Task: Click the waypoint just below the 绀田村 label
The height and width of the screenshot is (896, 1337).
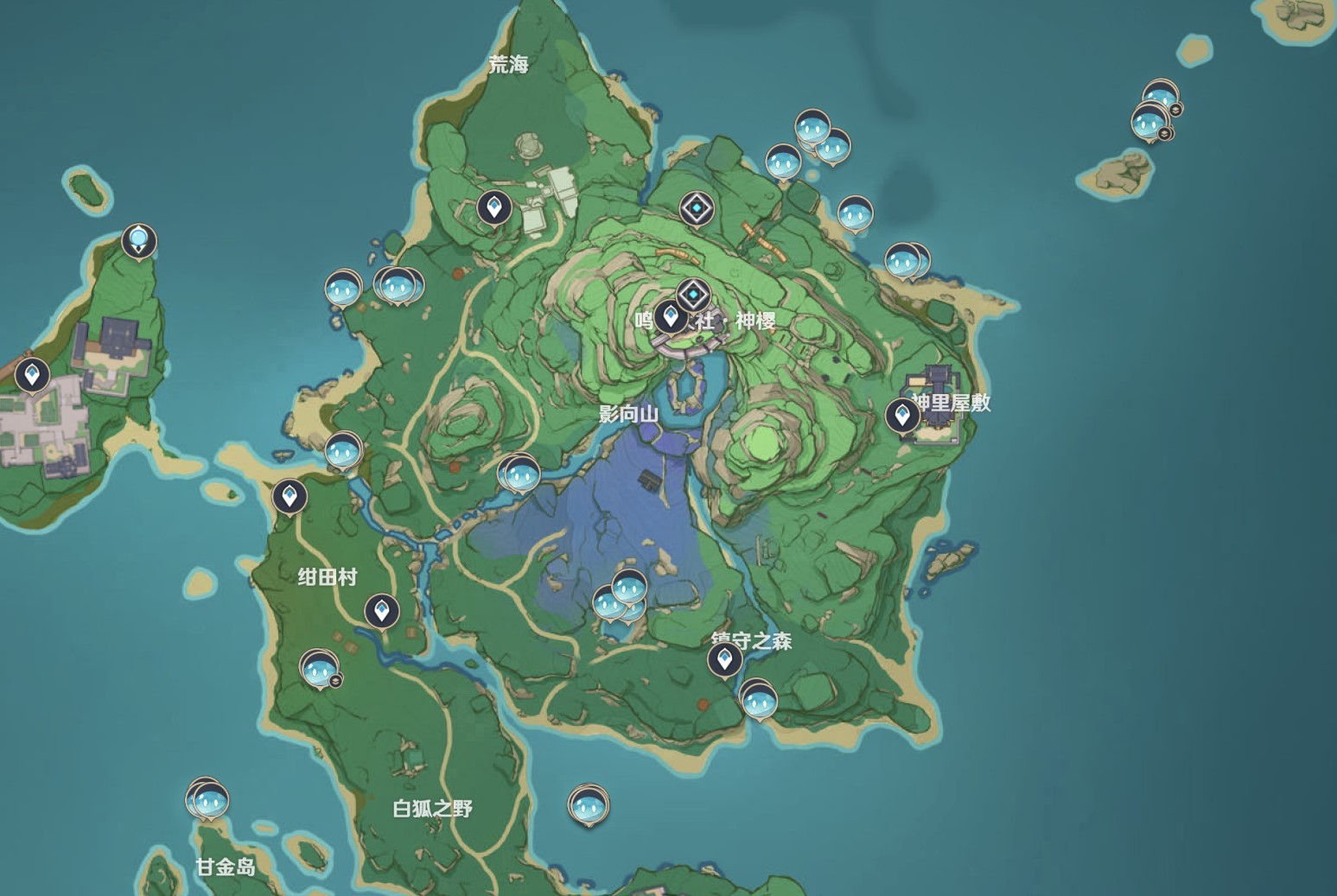Action: point(381,610)
